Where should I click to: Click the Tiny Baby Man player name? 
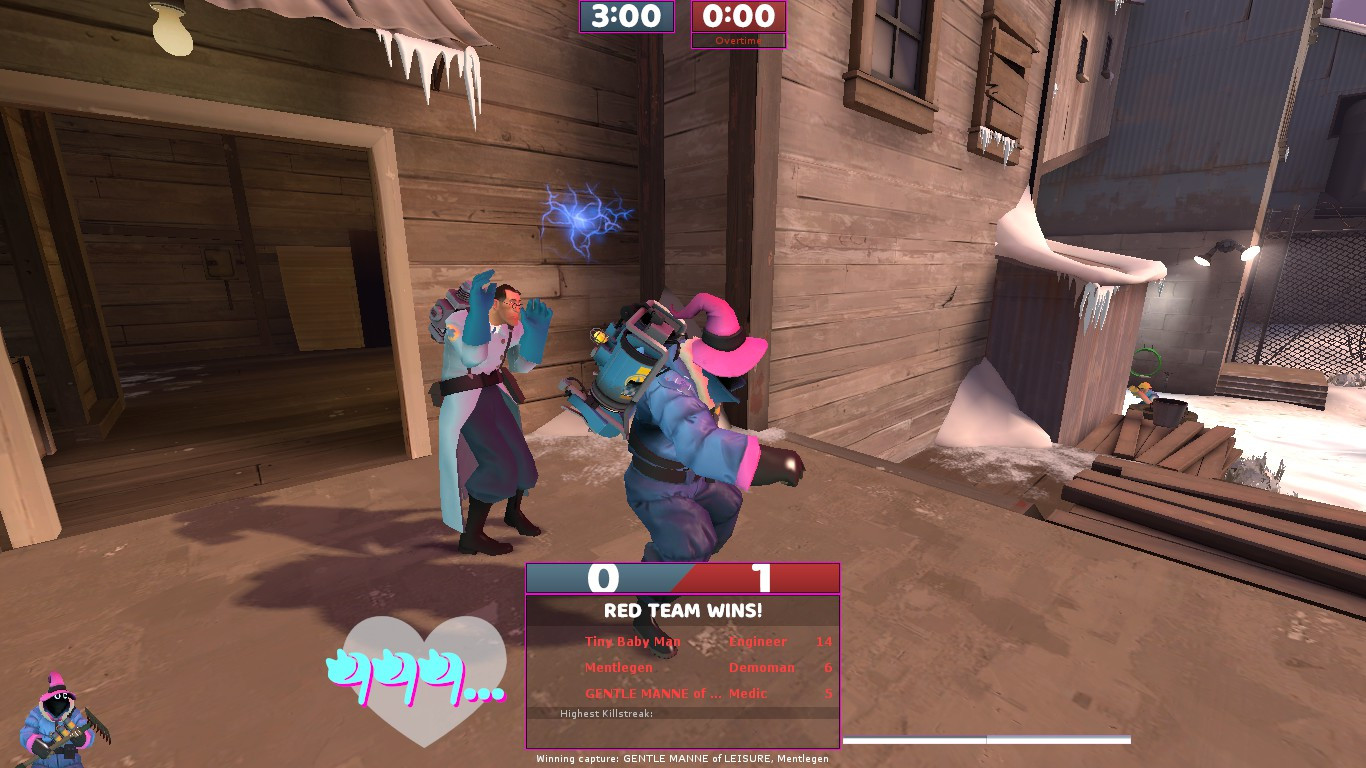(x=631, y=641)
